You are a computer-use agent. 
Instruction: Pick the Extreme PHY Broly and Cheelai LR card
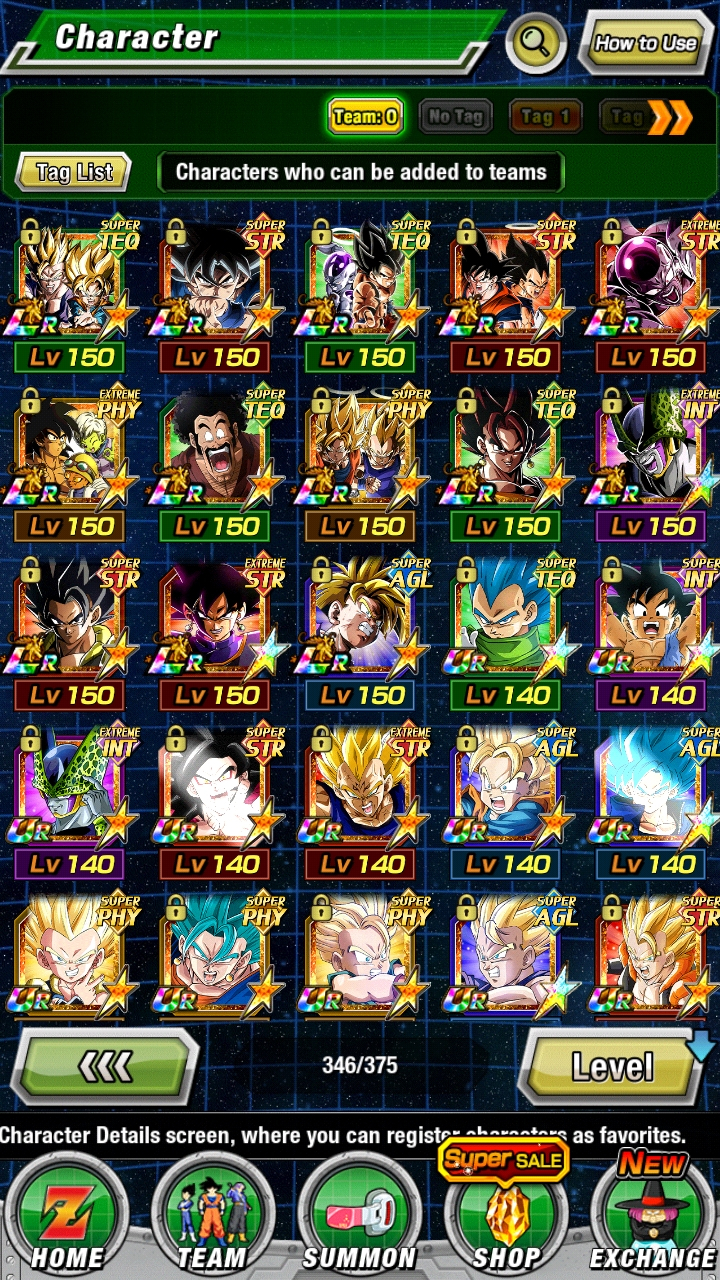68,450
